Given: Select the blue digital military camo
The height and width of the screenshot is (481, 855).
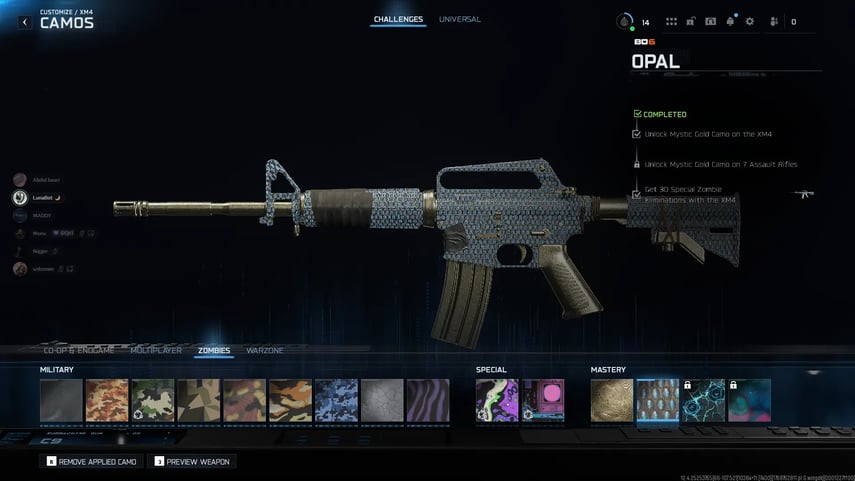Looking at the screenshot, I should (x=336, y=400).
